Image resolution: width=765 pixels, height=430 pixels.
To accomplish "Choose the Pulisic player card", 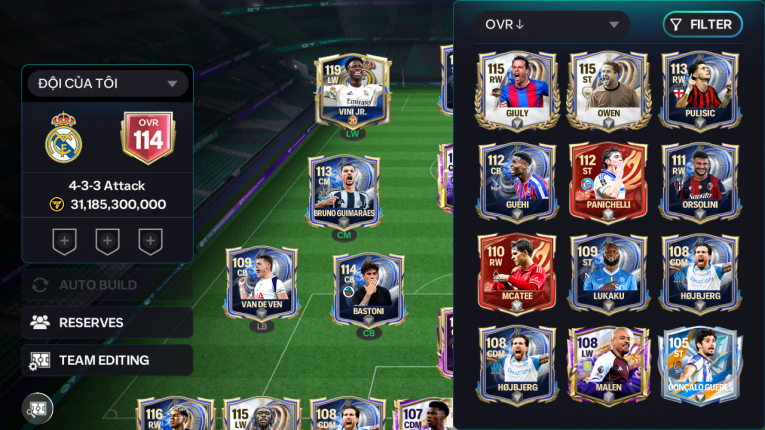I will 700,88.
